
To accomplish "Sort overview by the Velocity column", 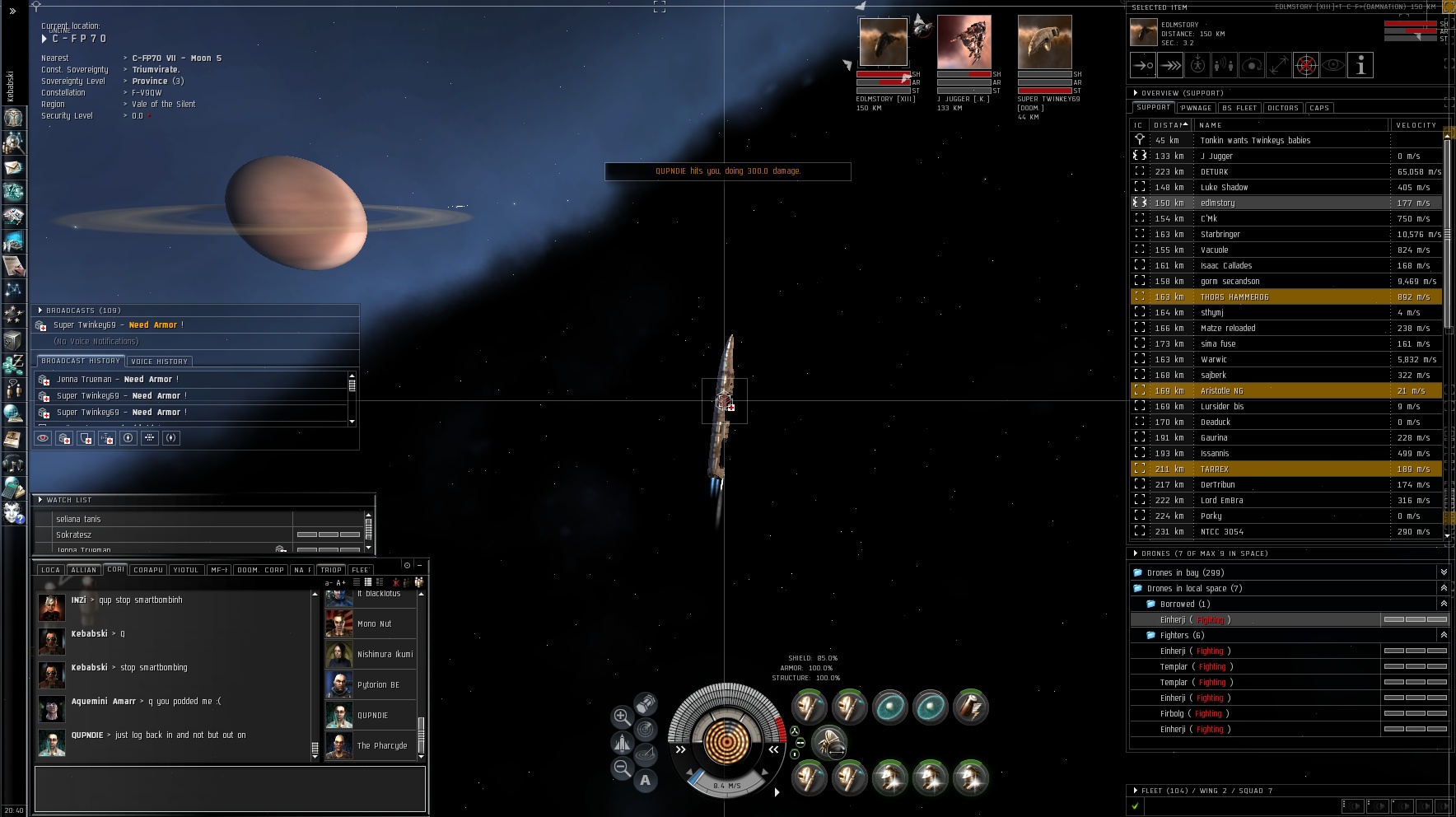I will click(x=1416, y=125).
